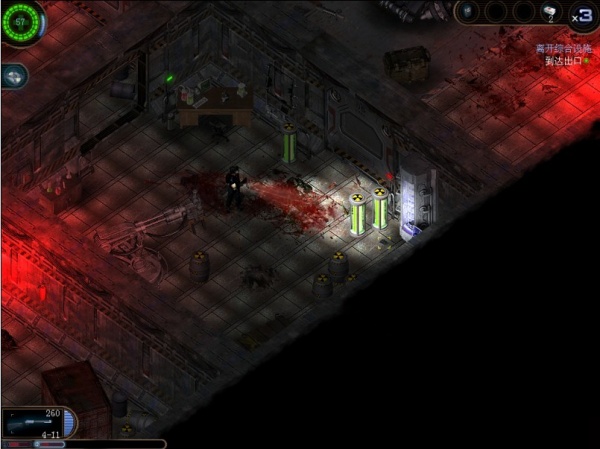Select the armor vest item slot
The height and width of the screenshot is (449, 600).
click(468, 12)
